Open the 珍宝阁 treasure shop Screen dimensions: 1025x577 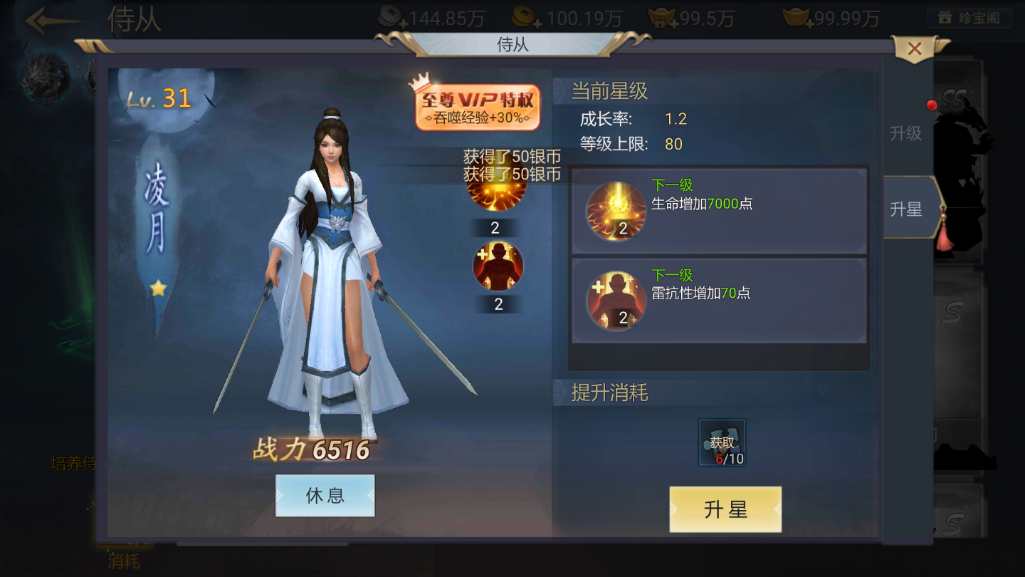969,18
